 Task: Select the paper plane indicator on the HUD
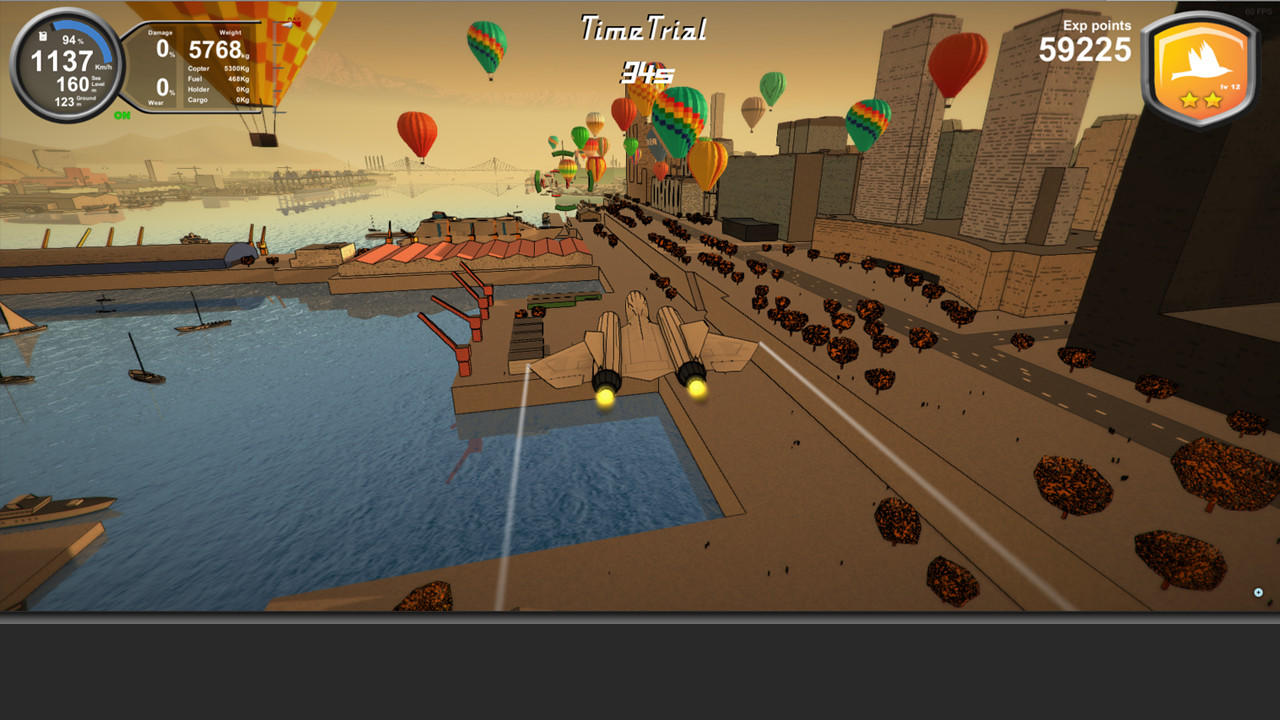pyautogui.click(x=287, y=25)
